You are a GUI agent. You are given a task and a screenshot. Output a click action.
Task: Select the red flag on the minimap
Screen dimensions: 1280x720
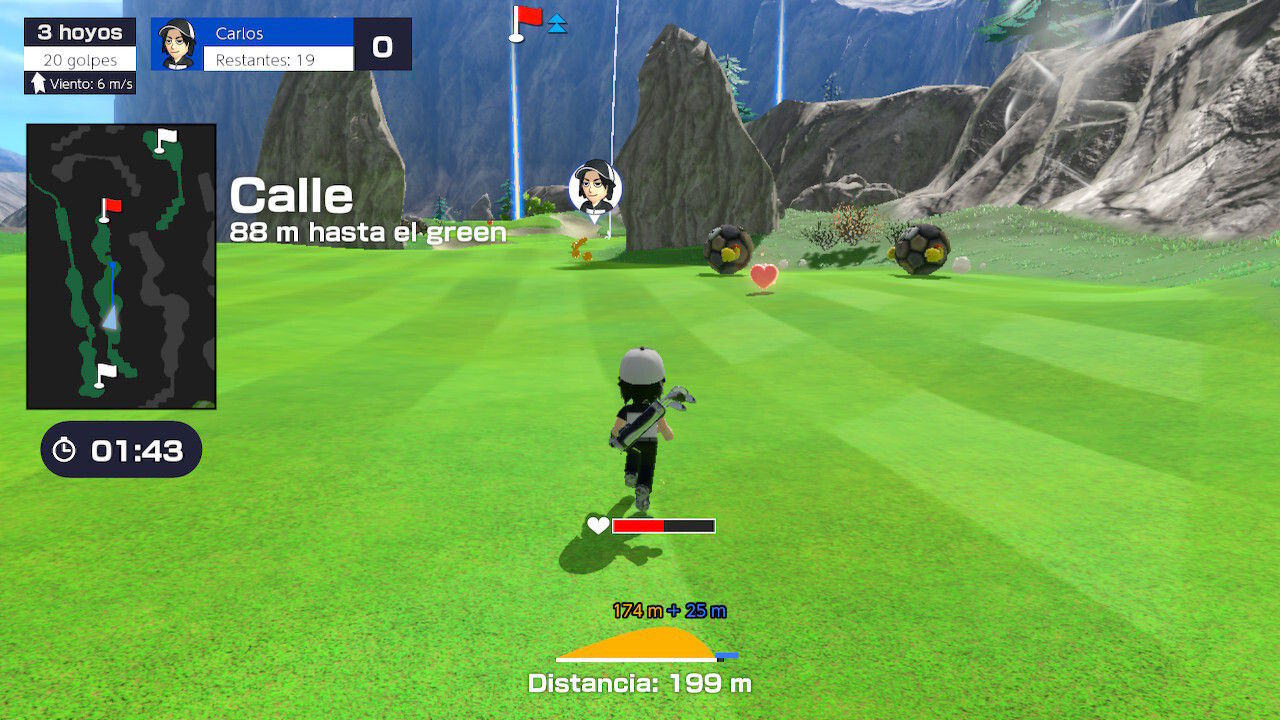point(109,207)
